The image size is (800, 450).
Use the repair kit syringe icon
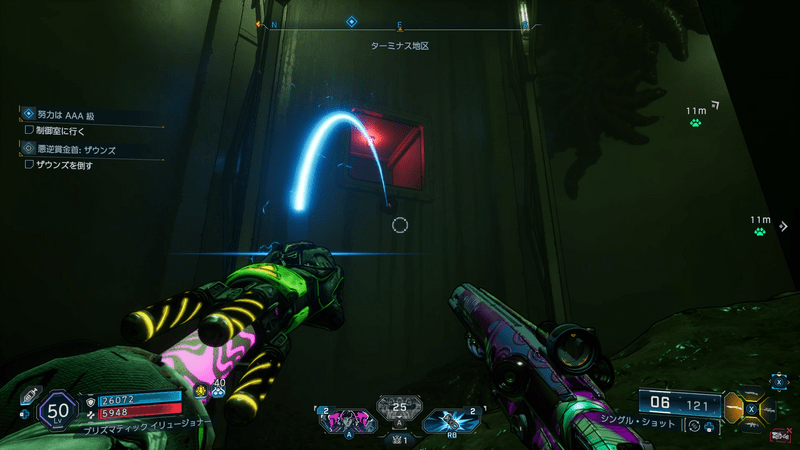30,394
